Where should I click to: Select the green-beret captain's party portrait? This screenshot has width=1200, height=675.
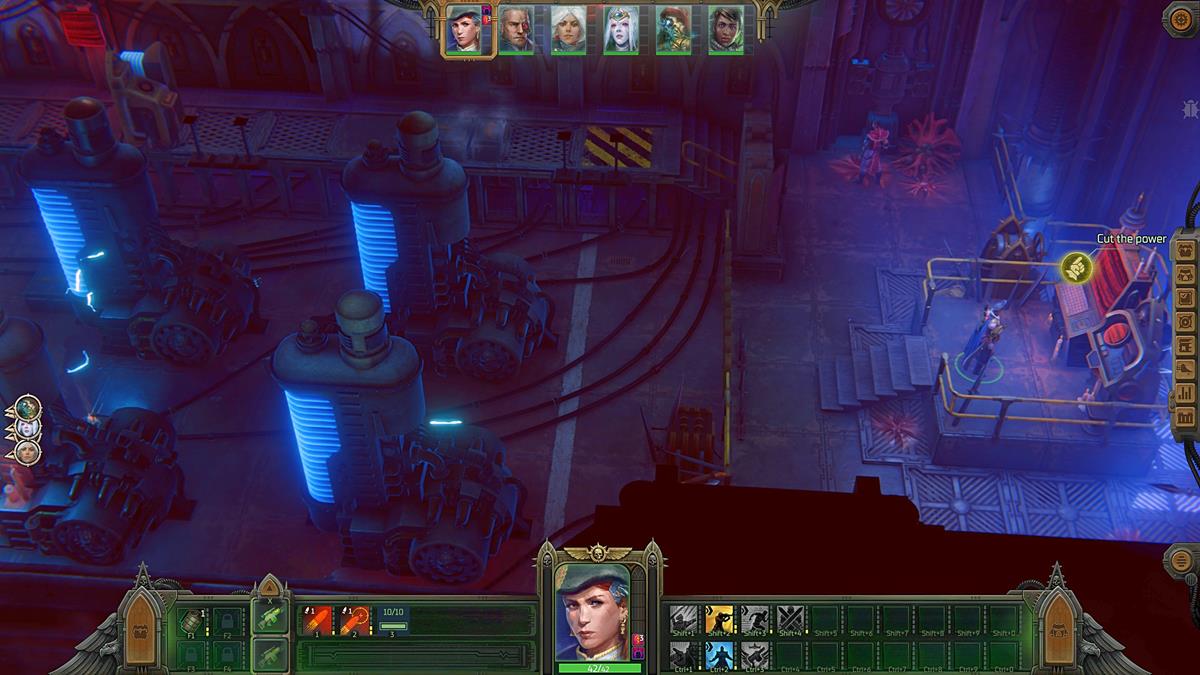[463, 28]
